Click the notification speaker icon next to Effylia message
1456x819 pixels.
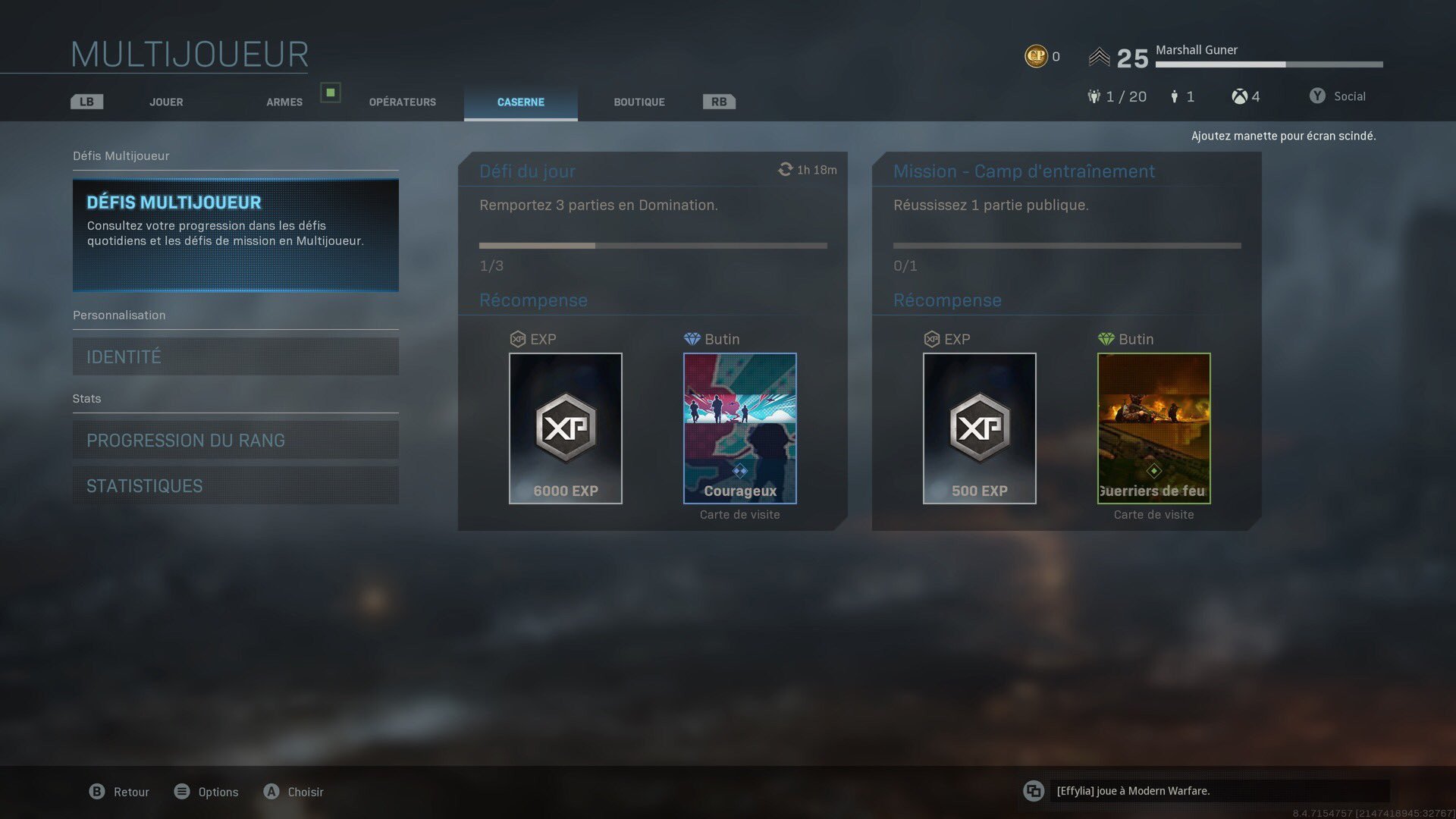pyautogui.click(x=1035, y=791)
